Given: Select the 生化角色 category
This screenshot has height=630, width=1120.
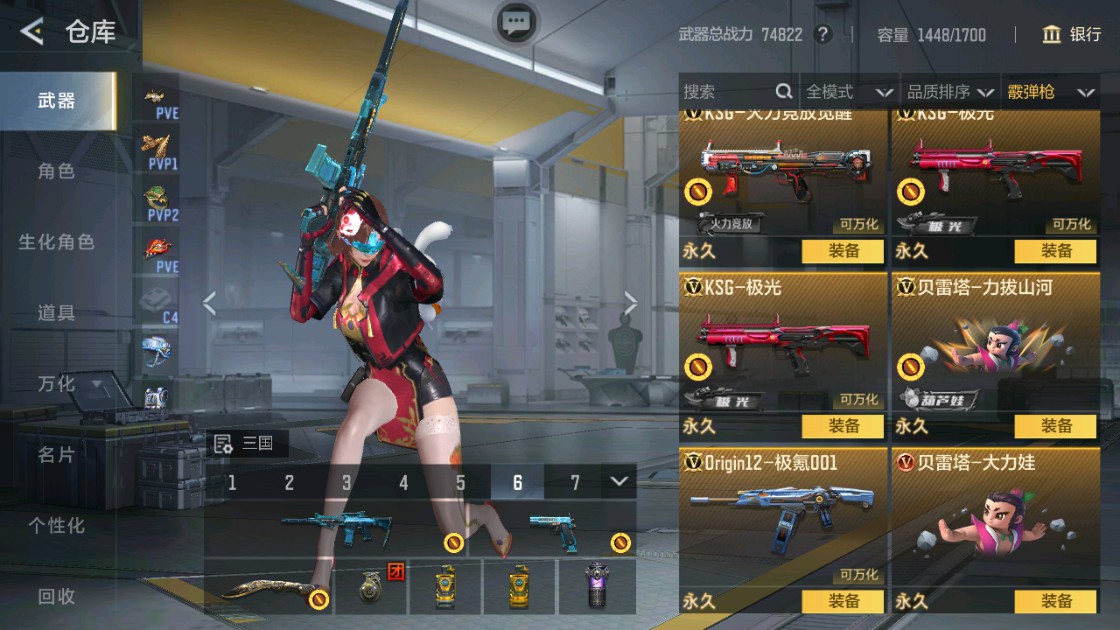Looking at the screenshot, I should (x=56, y=242).
